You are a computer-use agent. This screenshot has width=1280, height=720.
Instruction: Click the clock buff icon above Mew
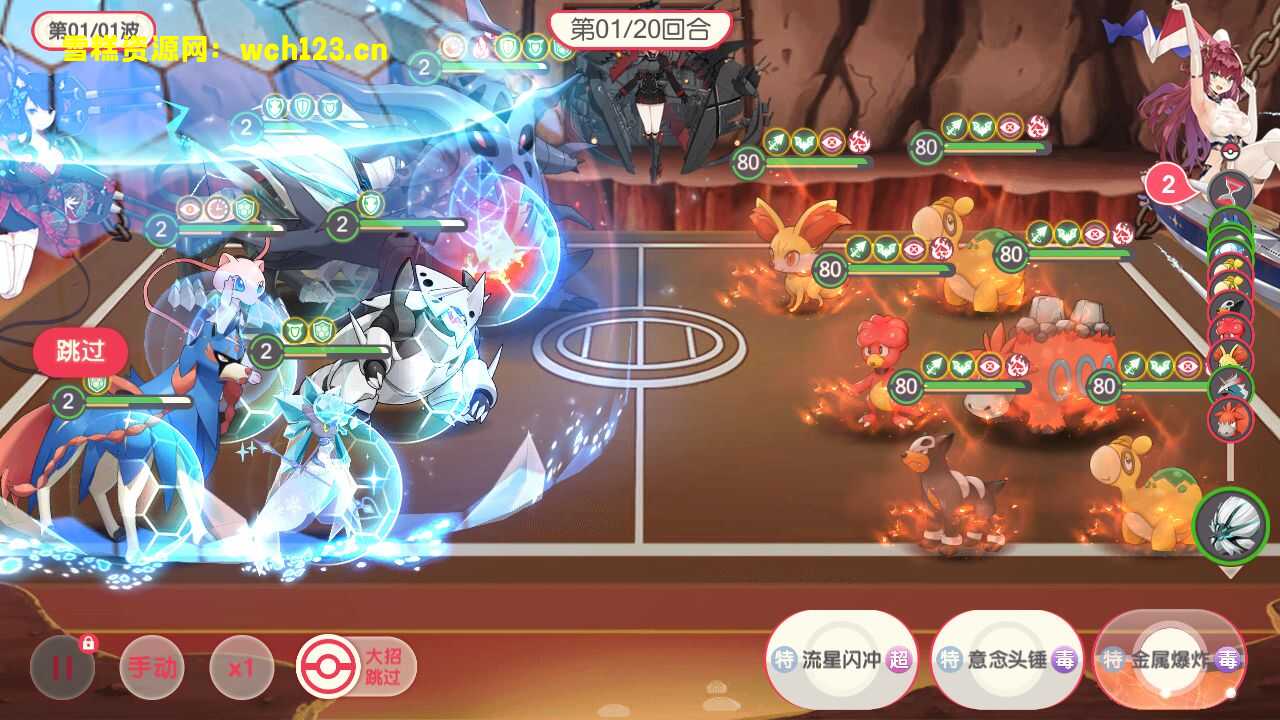point(216,208)
